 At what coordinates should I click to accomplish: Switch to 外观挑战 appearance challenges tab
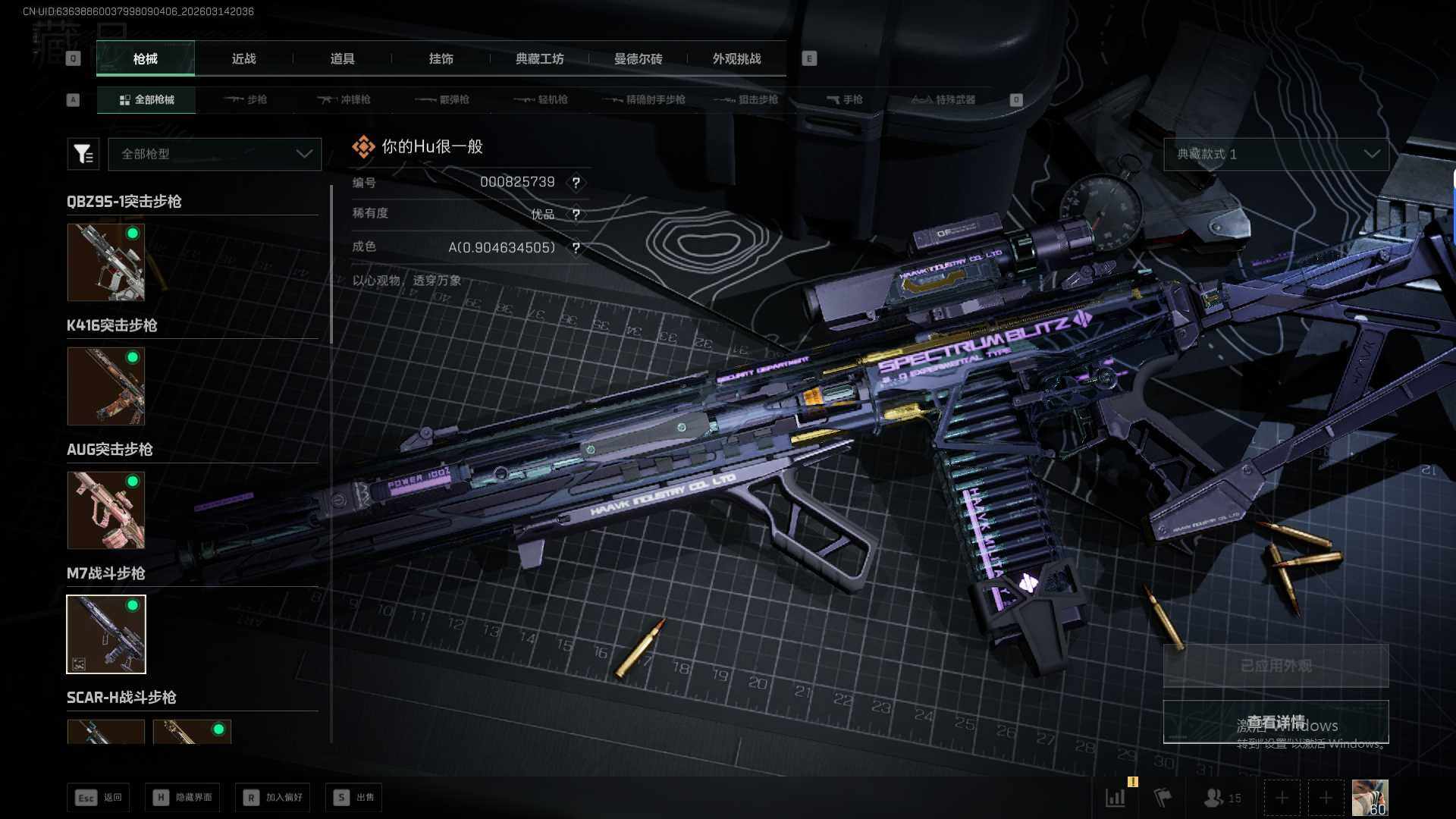[x=736, y=58]
